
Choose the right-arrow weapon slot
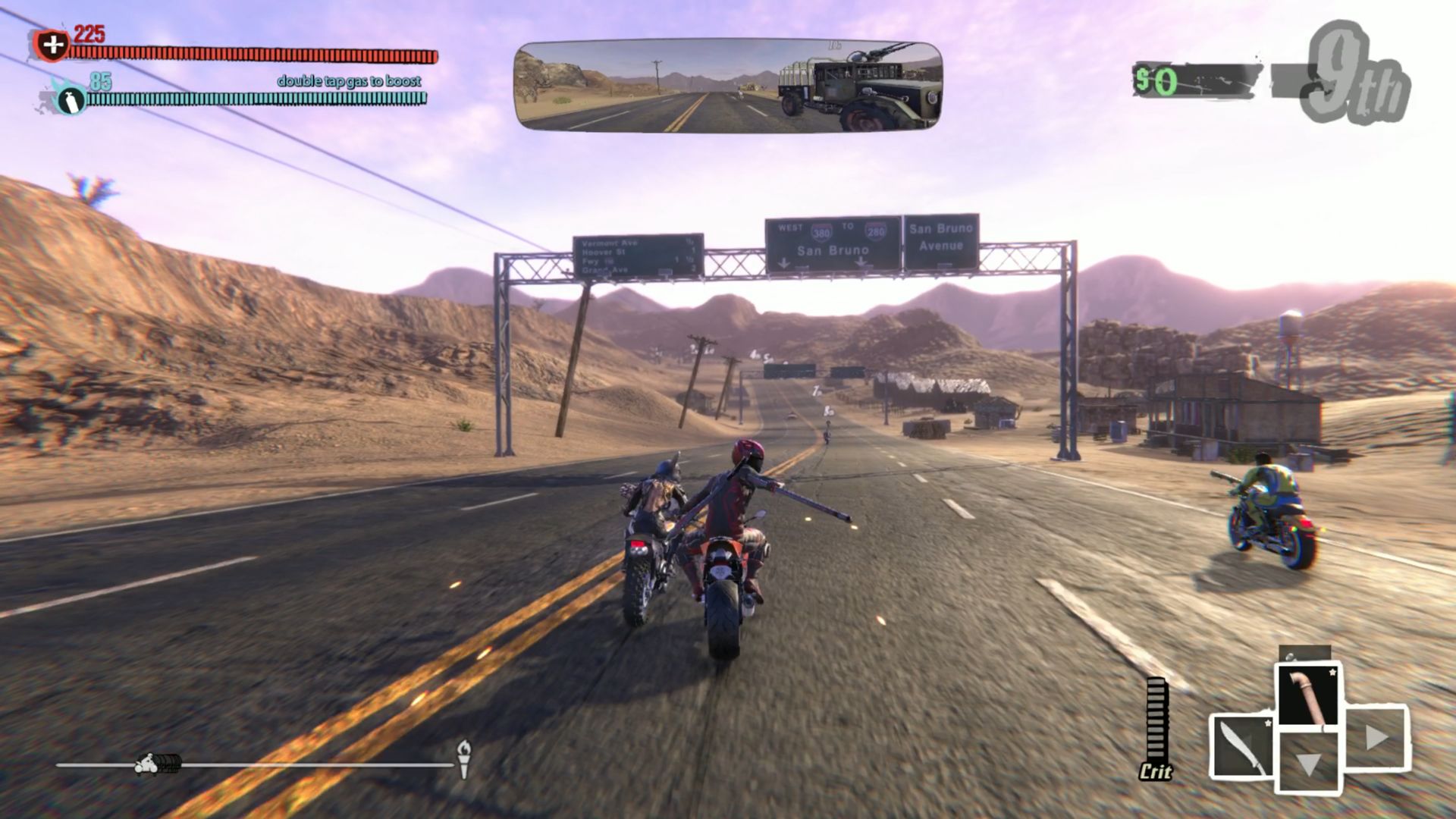(x=1376, y=737)
